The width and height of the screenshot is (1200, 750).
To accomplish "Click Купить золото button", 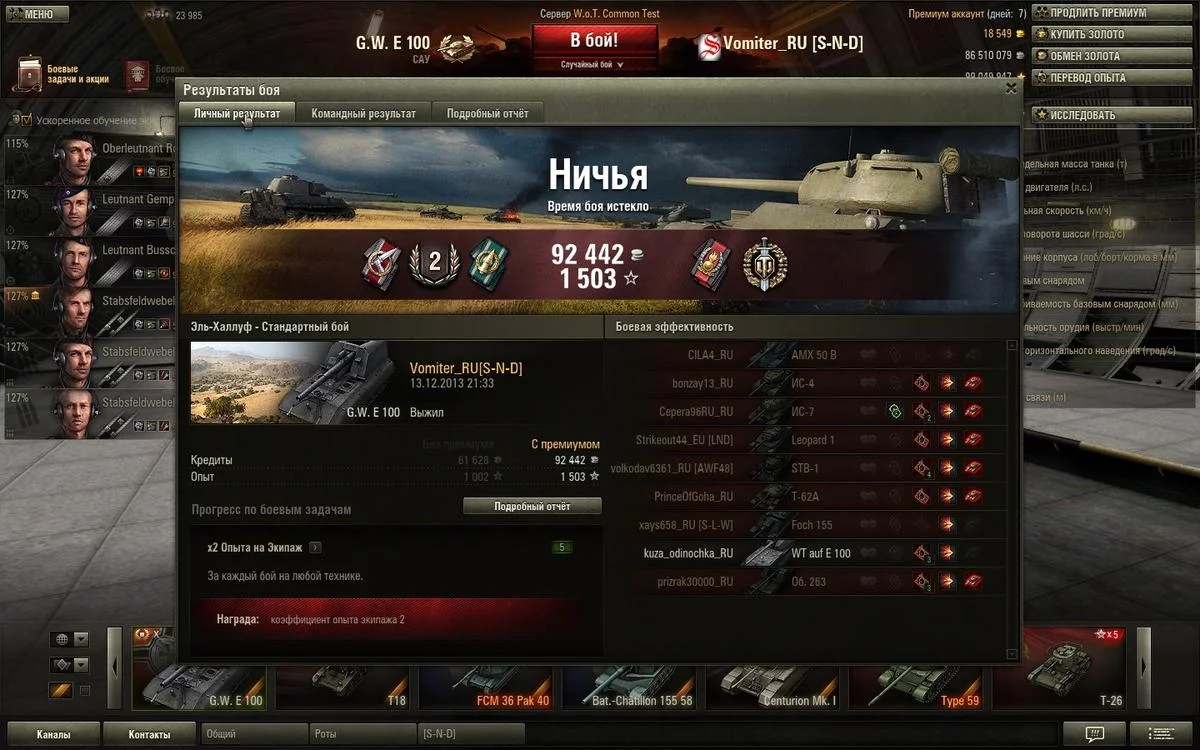I will pos(1113,35).
